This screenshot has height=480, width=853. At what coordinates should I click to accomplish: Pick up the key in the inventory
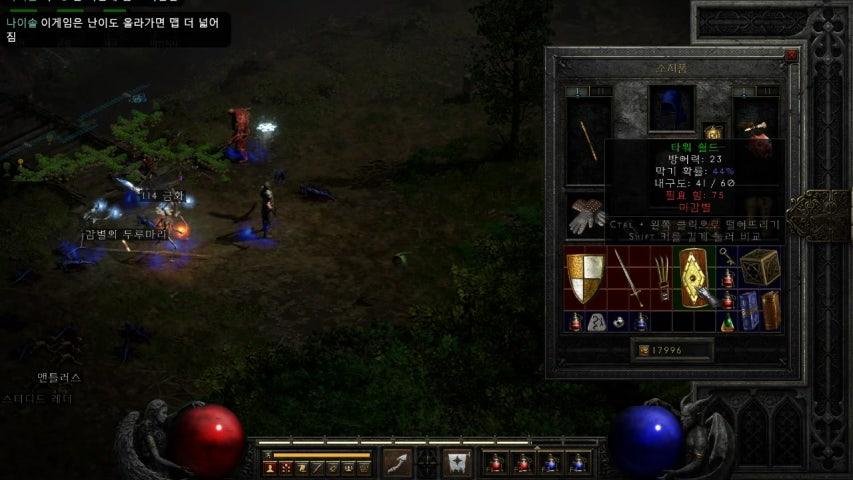[729, 259]
